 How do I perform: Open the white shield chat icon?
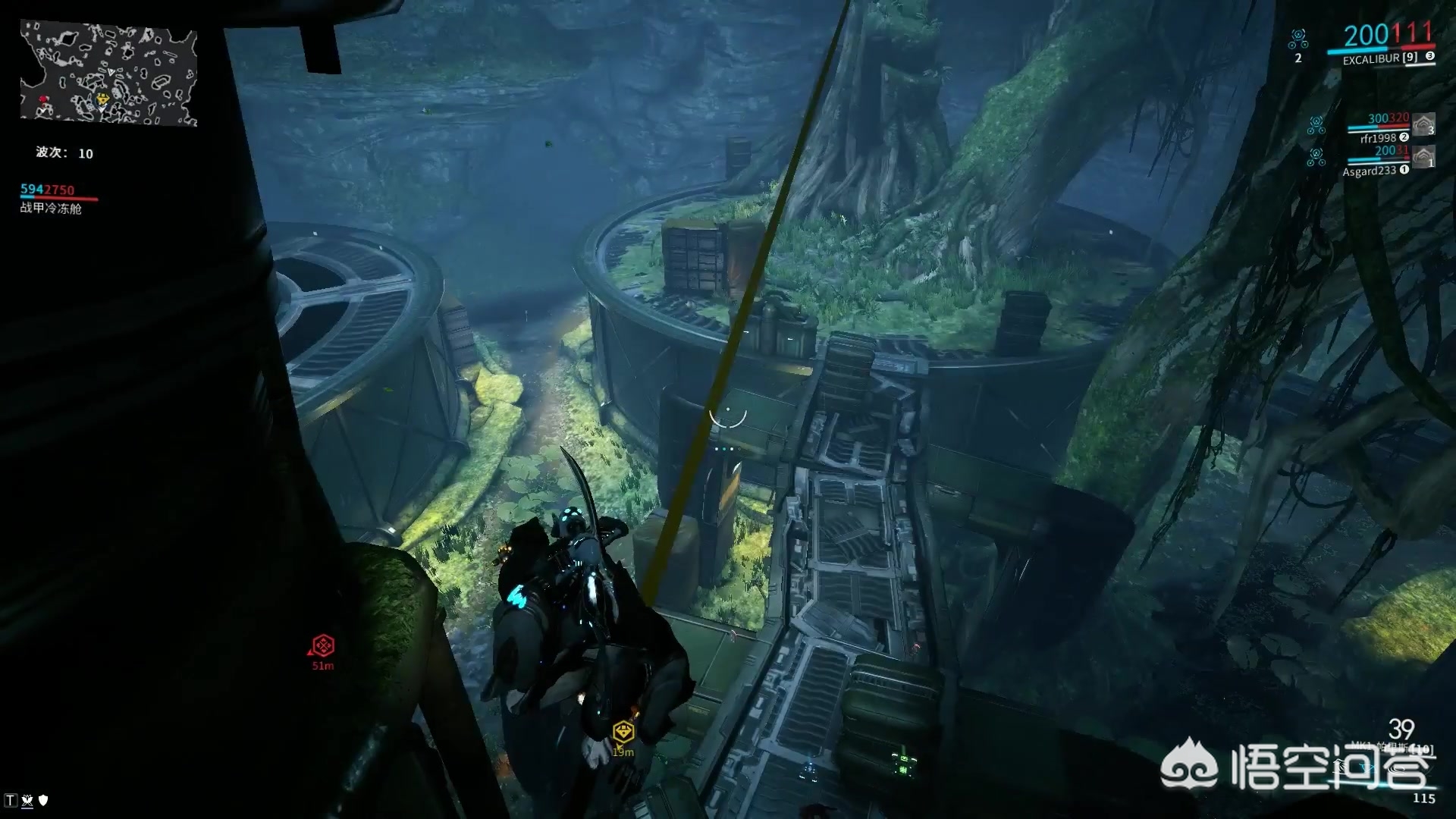tap(43, 800)
